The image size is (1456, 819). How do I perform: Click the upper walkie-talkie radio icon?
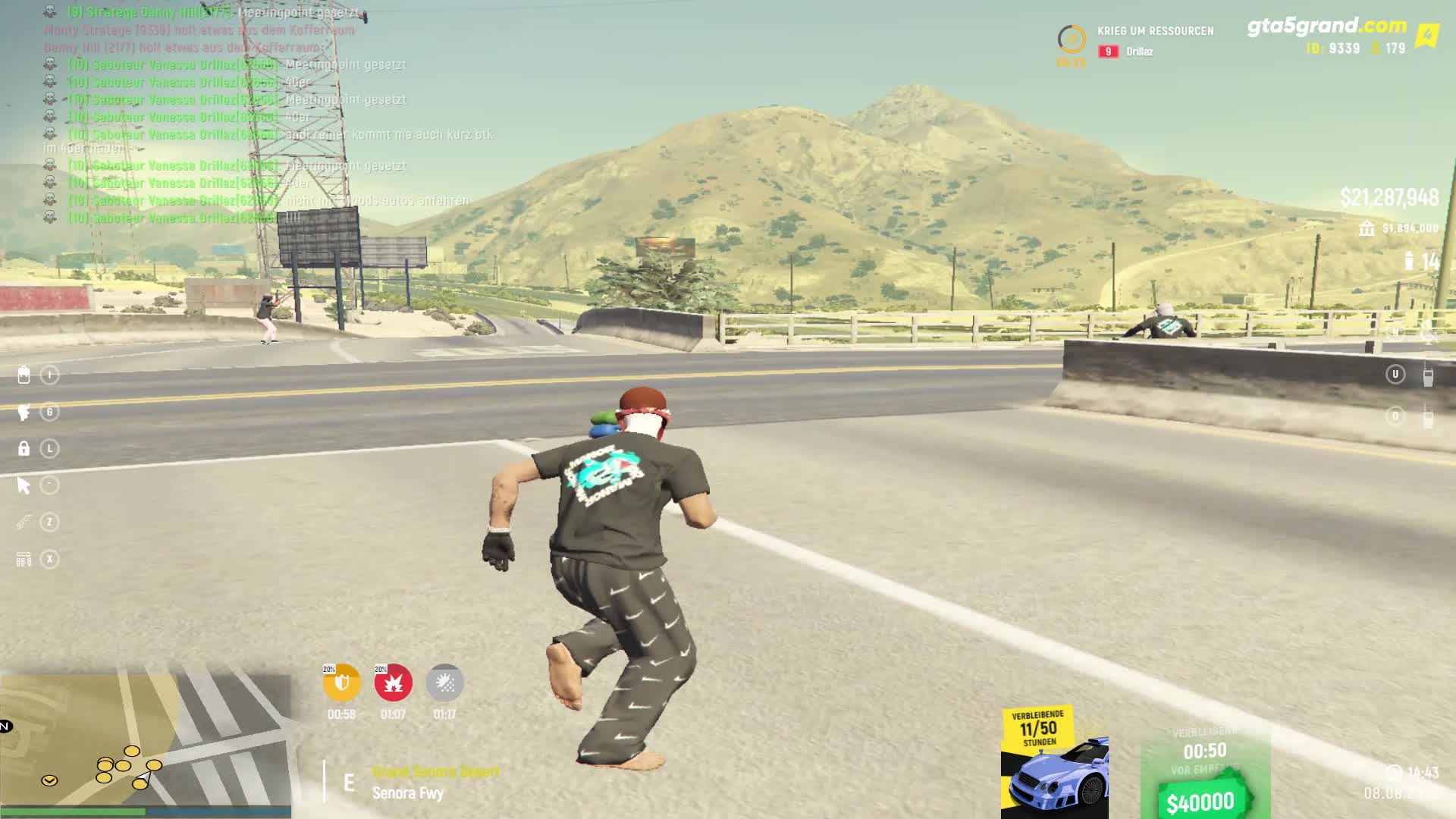click(x=1428, y=375)
